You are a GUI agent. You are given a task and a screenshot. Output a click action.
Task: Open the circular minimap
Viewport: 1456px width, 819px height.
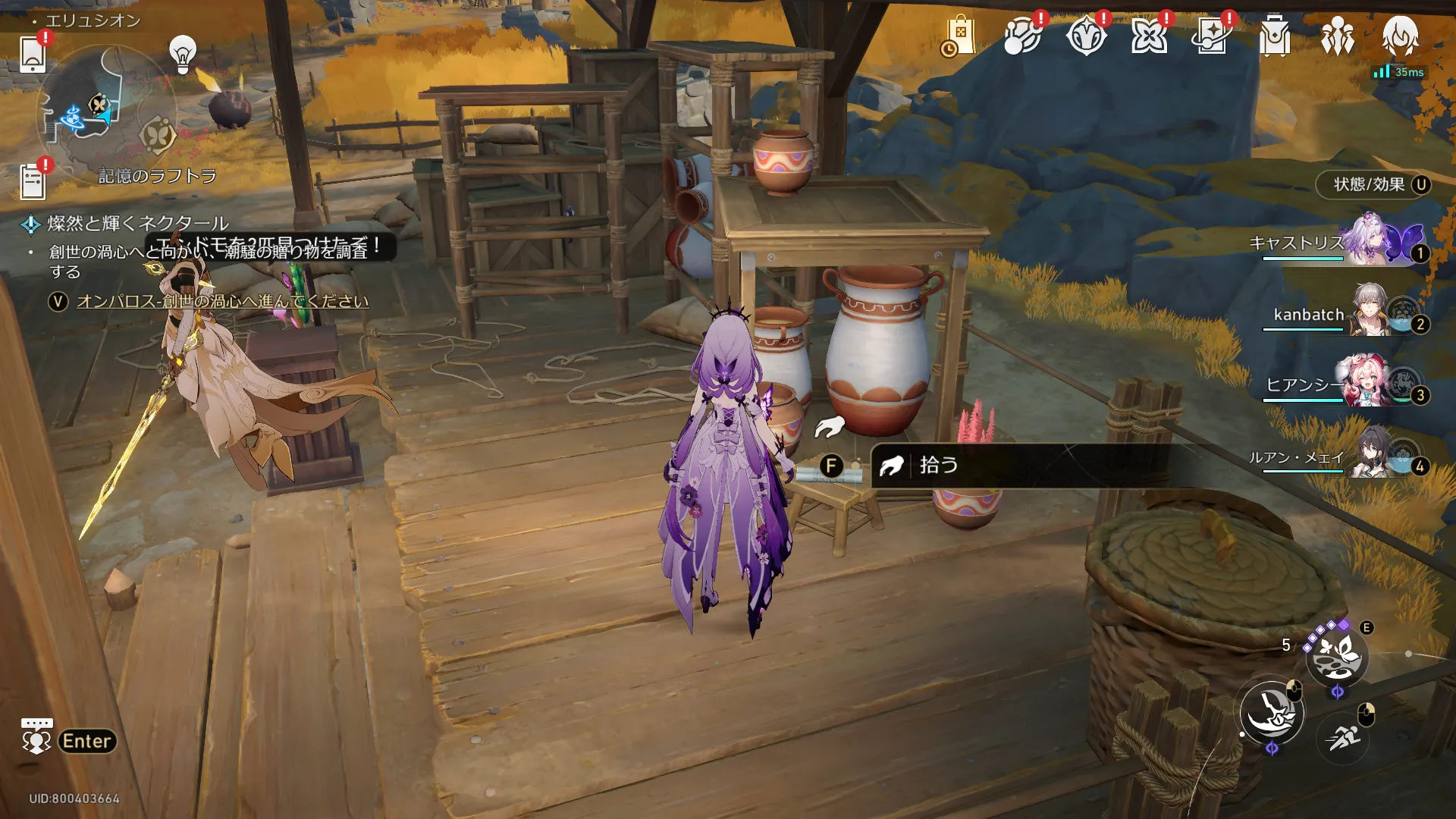pos(106,114)
